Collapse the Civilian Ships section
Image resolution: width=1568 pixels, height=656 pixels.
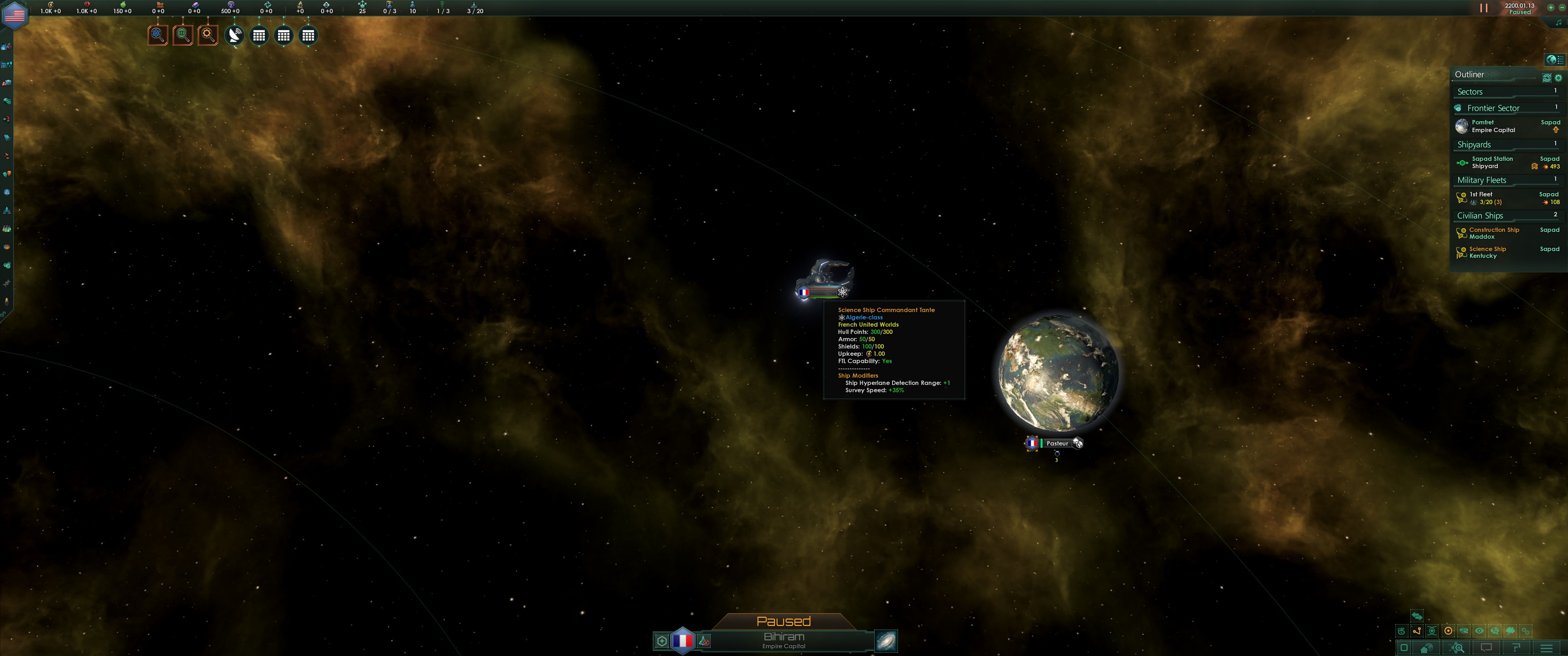[x=1480, y=215]
